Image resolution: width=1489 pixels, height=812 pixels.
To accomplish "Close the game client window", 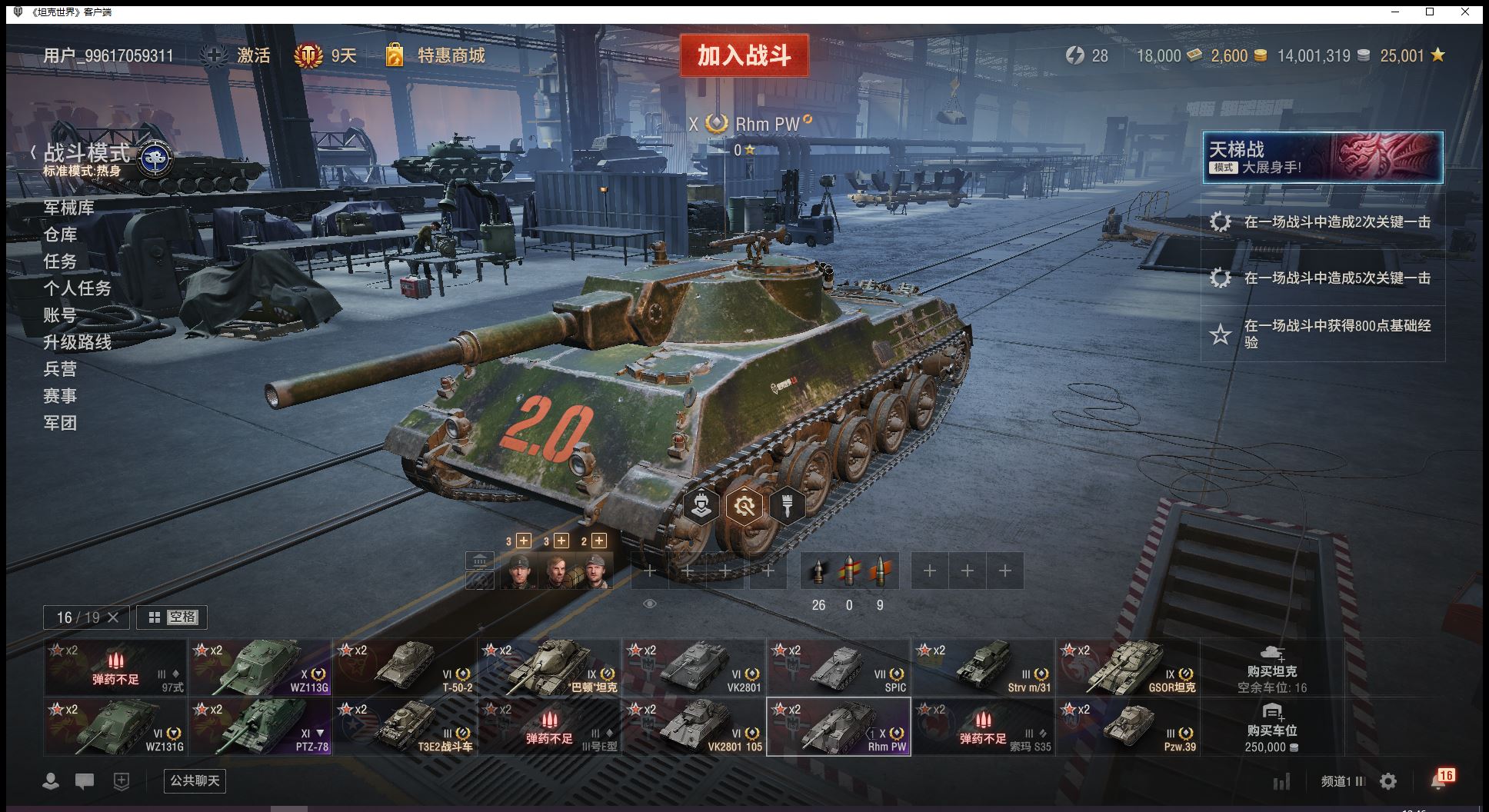I will tap(1465, 12).
